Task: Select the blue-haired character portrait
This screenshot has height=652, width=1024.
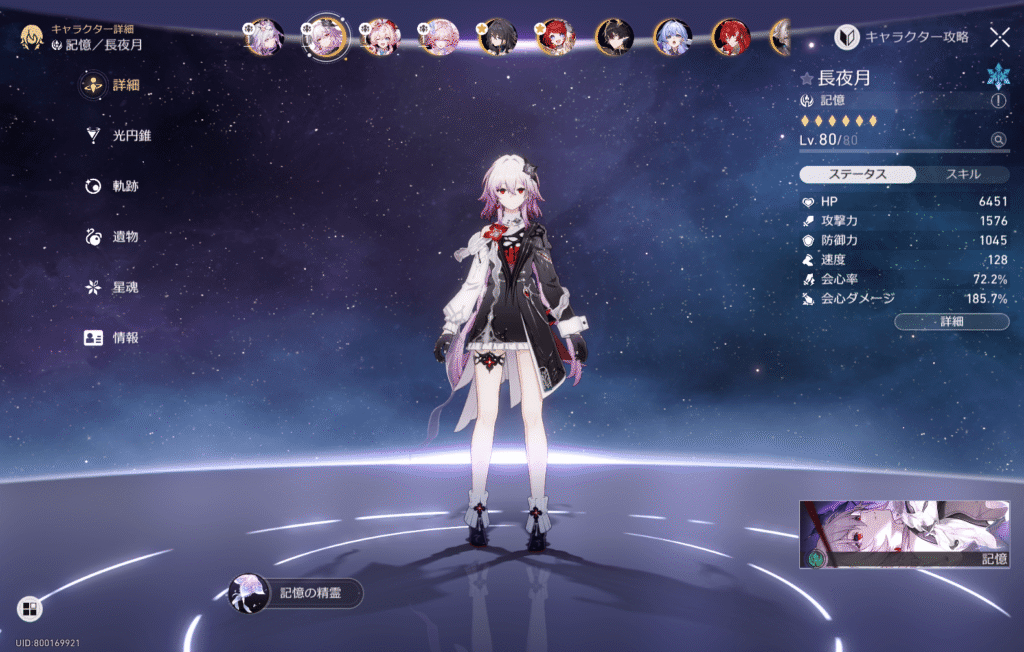Action: (x=672, y=38)
